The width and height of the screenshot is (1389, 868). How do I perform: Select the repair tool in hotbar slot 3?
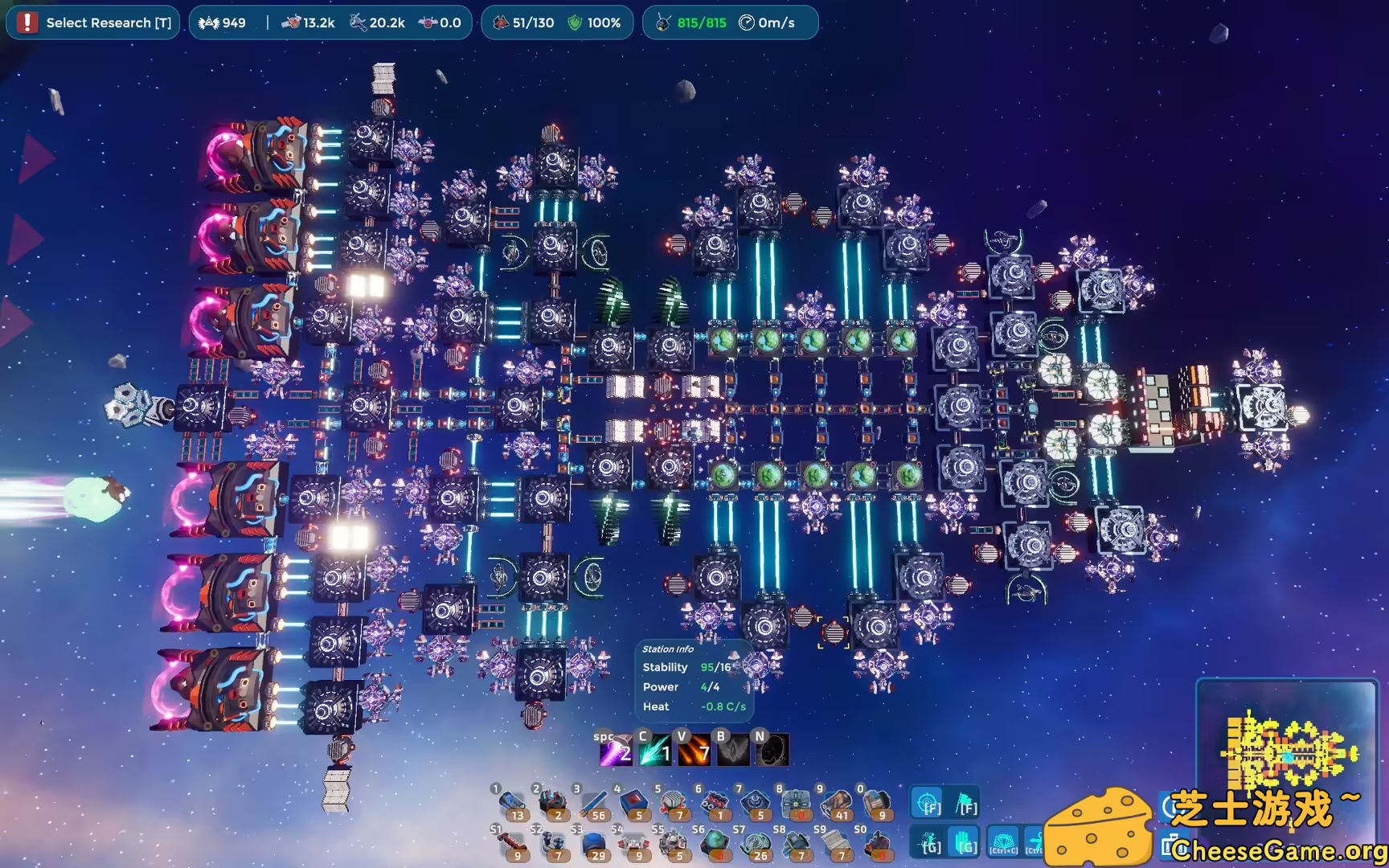[x=593, y=804]
